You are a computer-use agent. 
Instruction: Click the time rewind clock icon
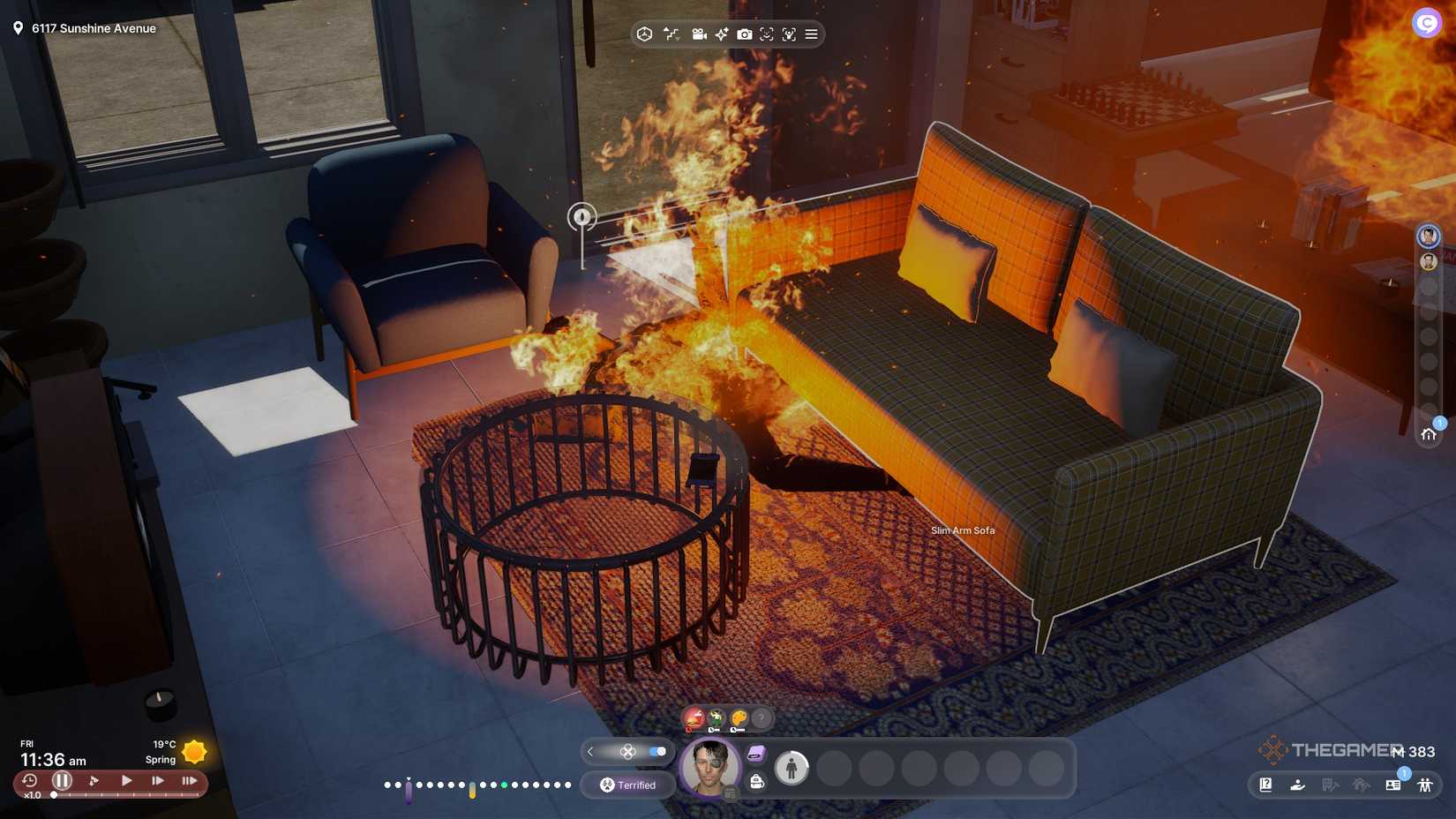click(x=29, y=780)
